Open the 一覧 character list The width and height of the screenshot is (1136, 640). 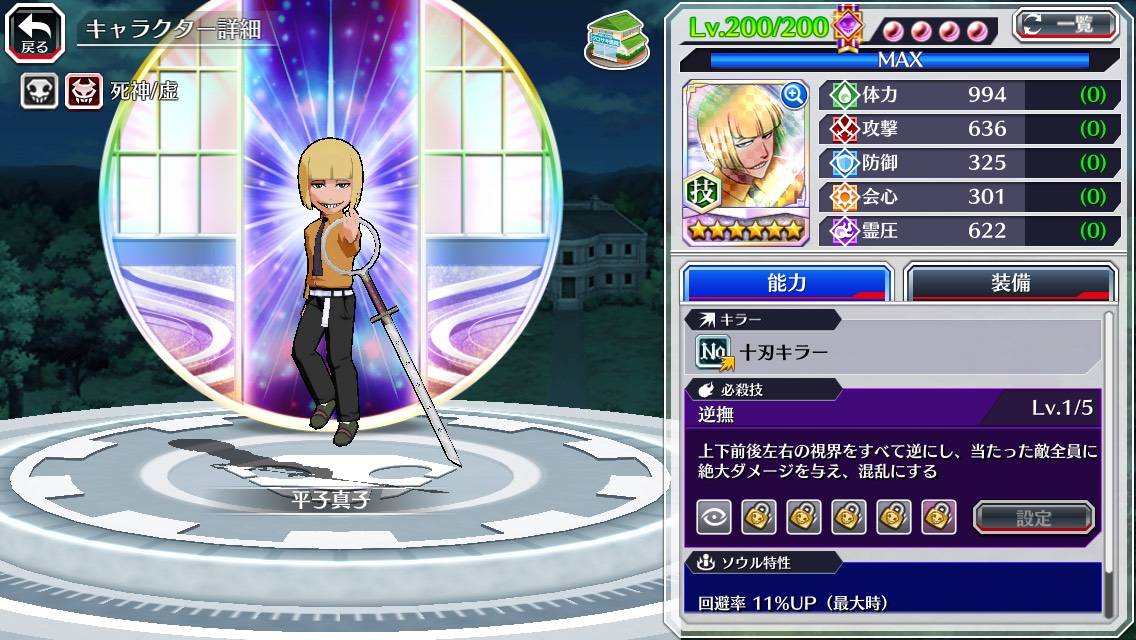point(1065,25)
